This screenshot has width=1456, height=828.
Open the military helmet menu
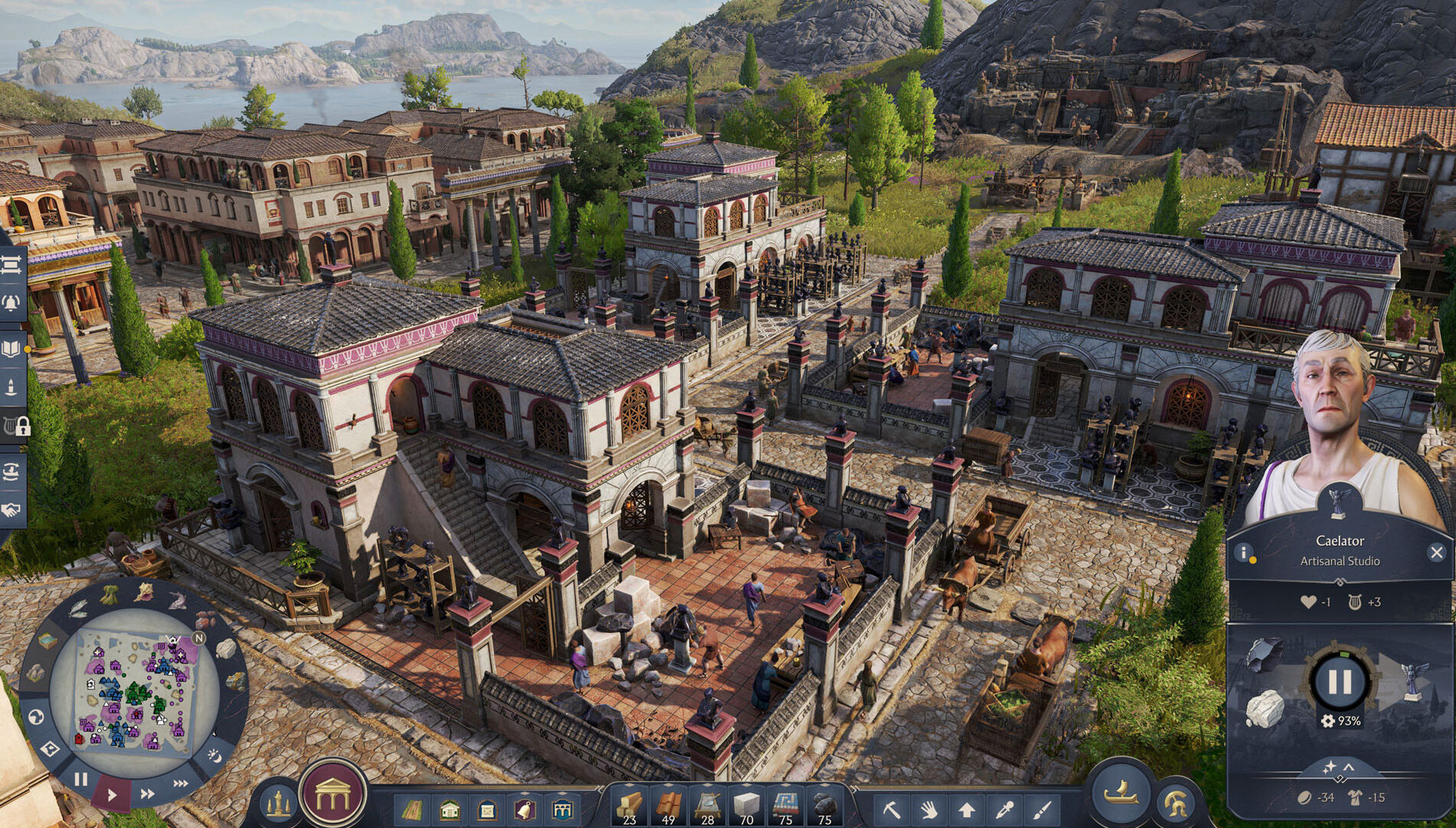pyautogui.click(x=1176, y=803)
